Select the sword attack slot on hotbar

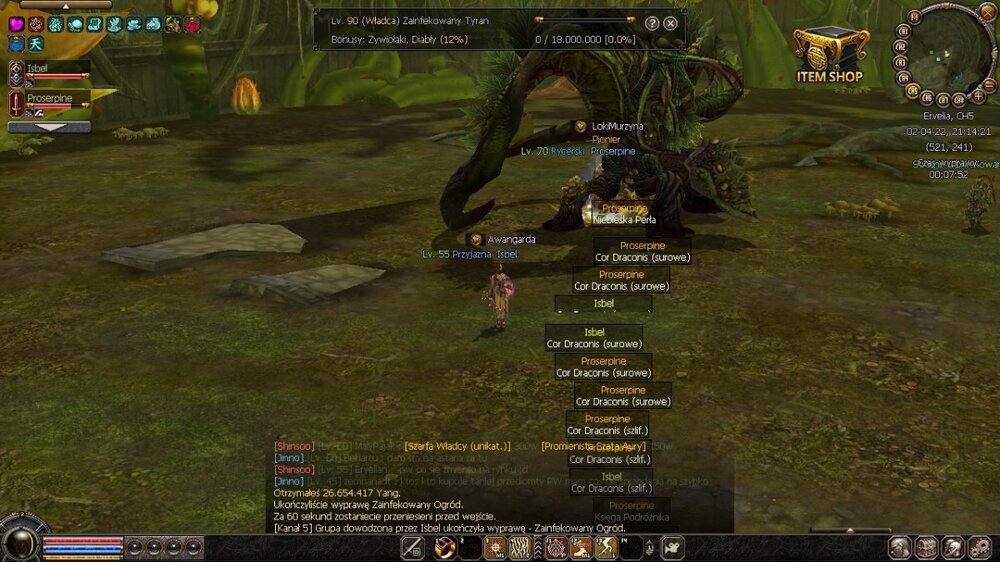[412, 547]
